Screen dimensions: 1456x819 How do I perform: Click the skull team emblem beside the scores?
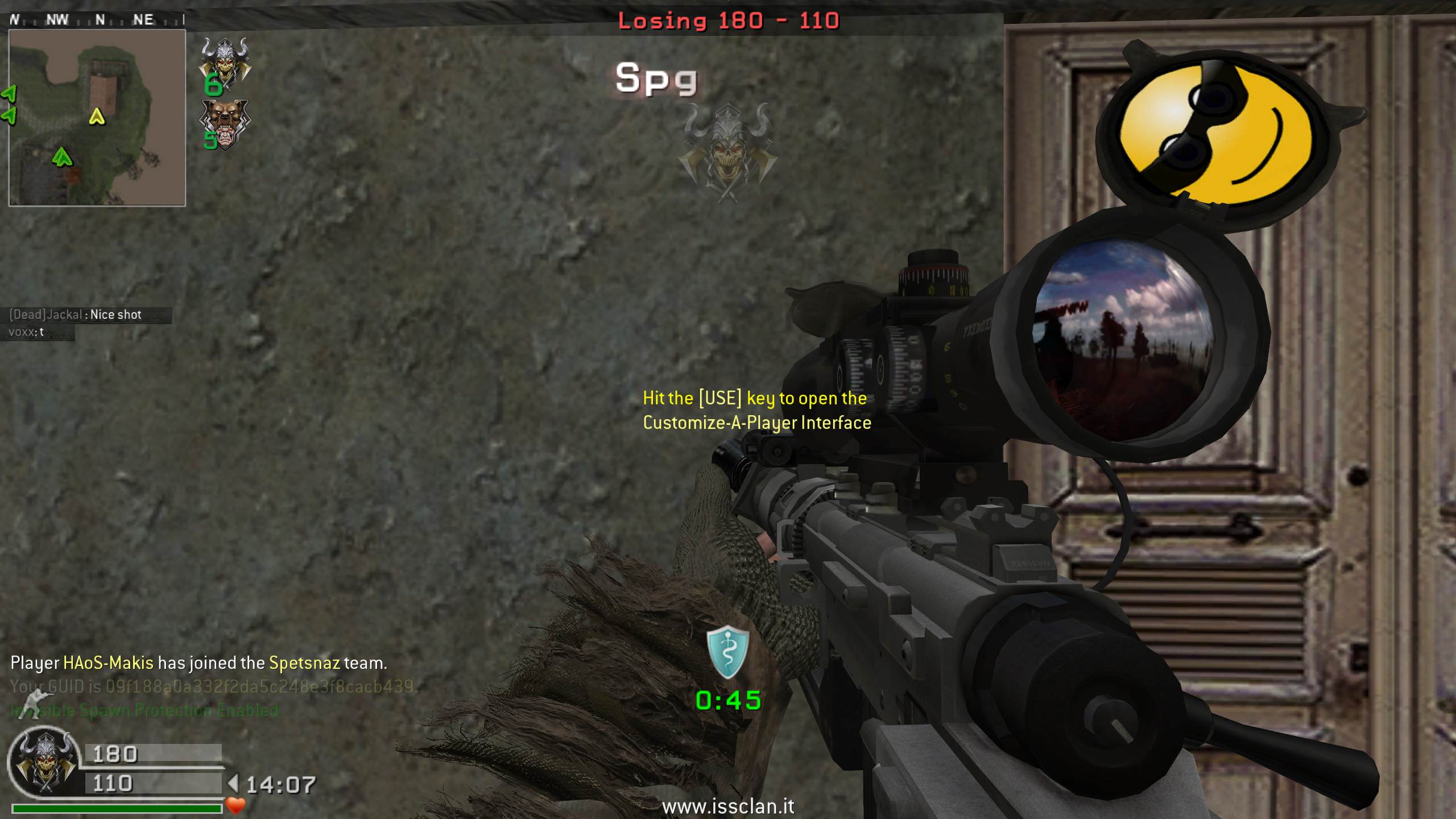pyautogui.click(x=45, y=763)
